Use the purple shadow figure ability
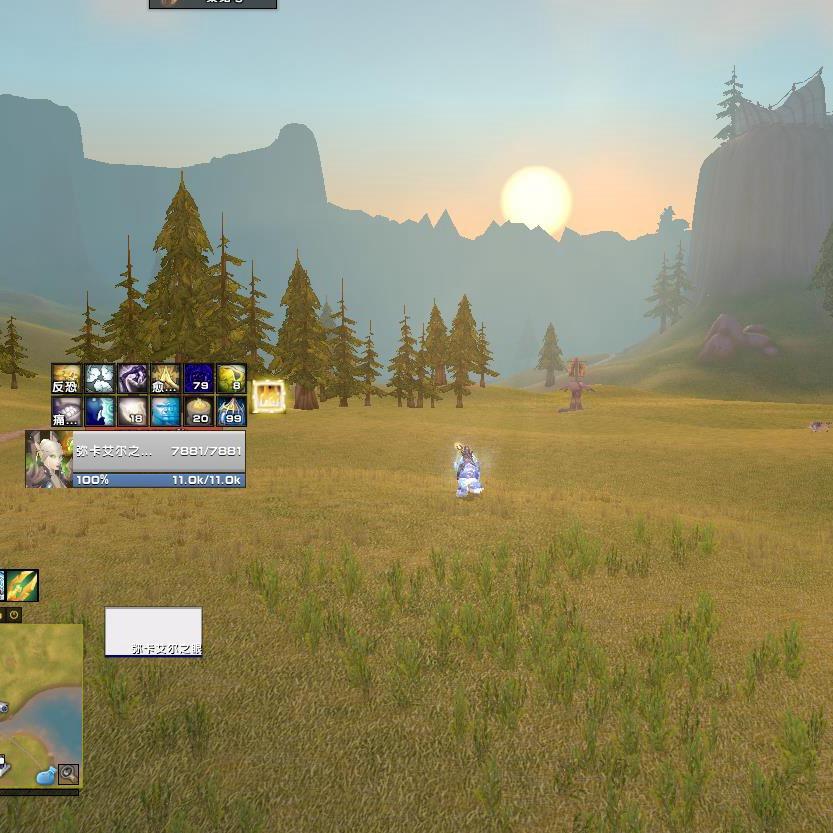Screen dimensions: 833x833 tap(132, 379)
